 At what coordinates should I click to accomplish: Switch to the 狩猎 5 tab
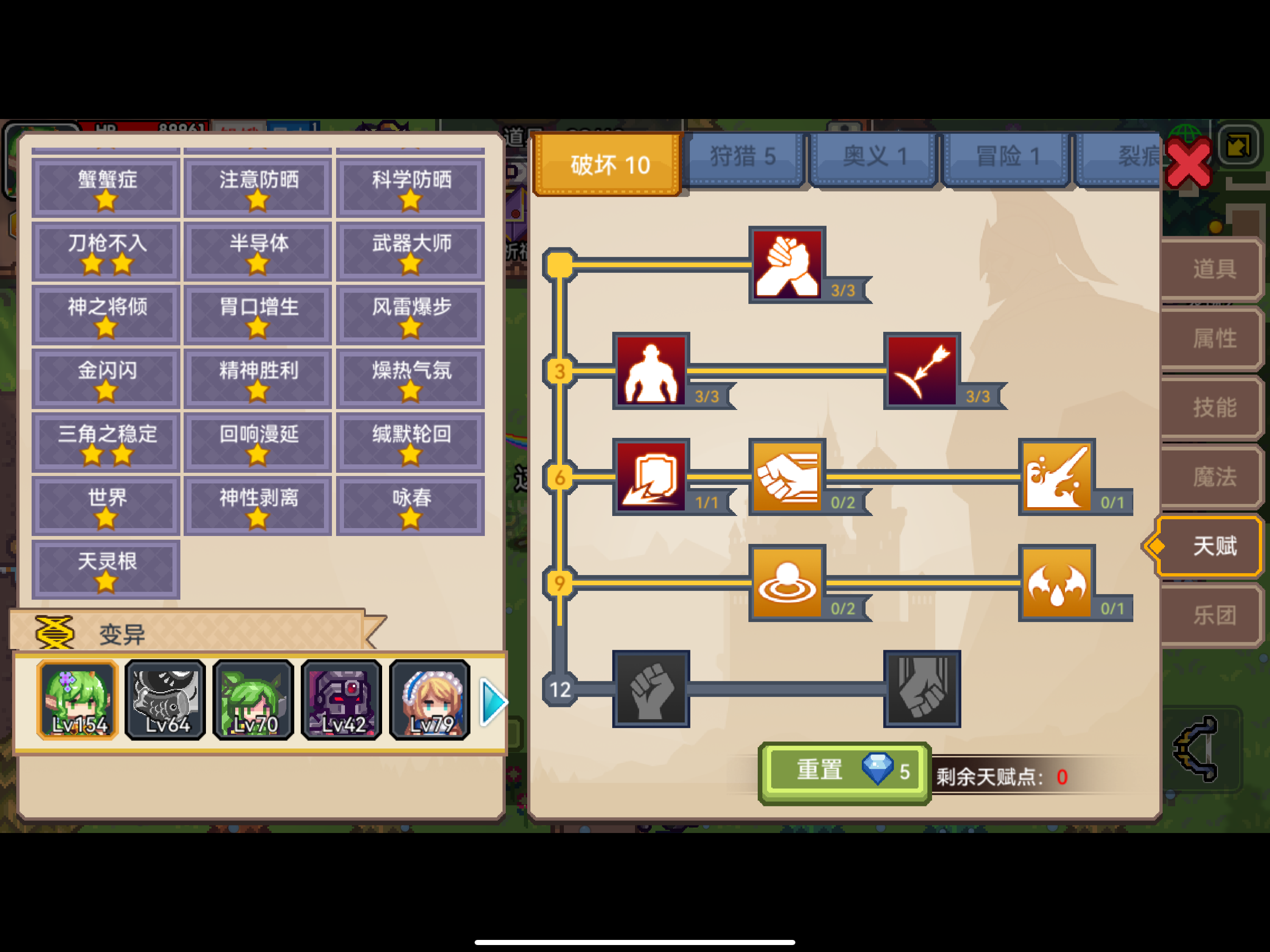(x=744, y=156)
